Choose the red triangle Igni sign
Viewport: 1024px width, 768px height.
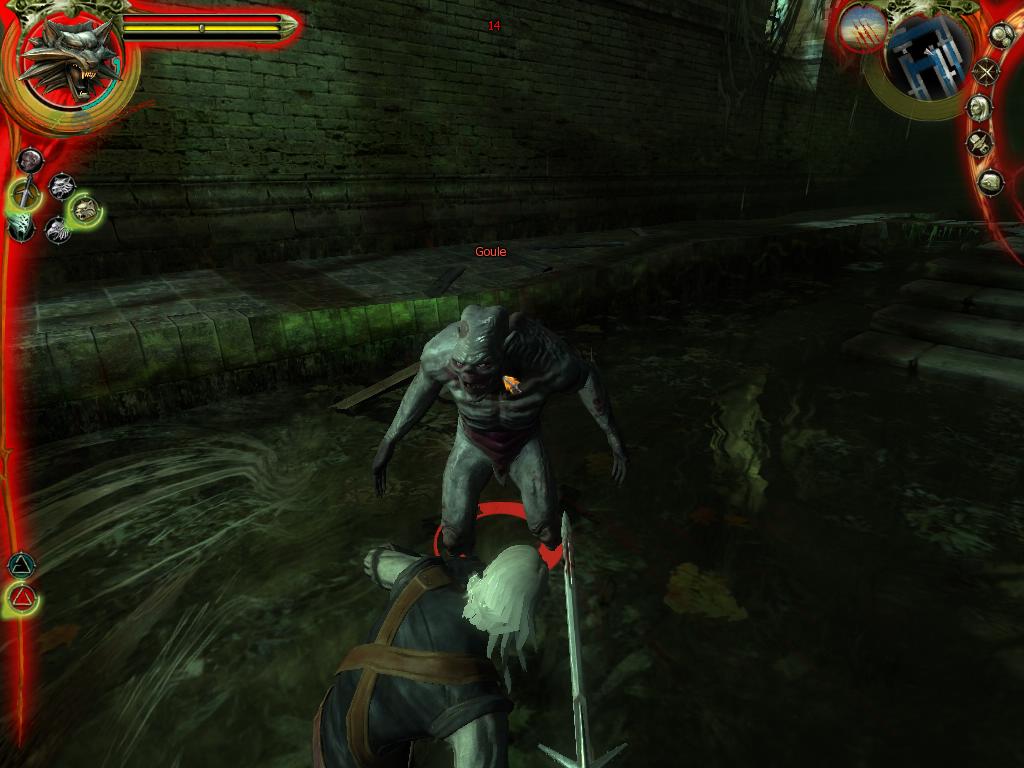pyautogui.click(x=23, y=600)
